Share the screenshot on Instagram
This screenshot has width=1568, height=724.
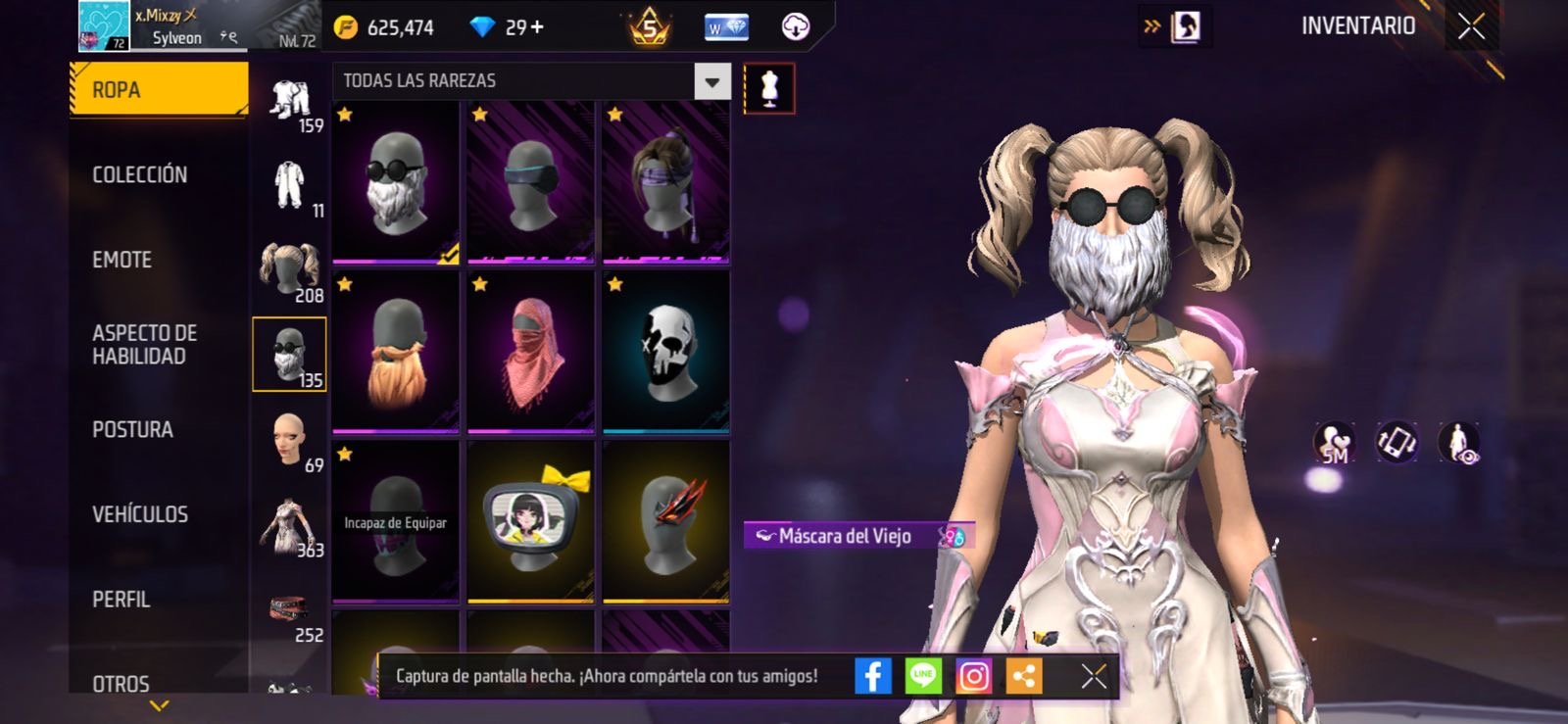click(x=973, y=676)
